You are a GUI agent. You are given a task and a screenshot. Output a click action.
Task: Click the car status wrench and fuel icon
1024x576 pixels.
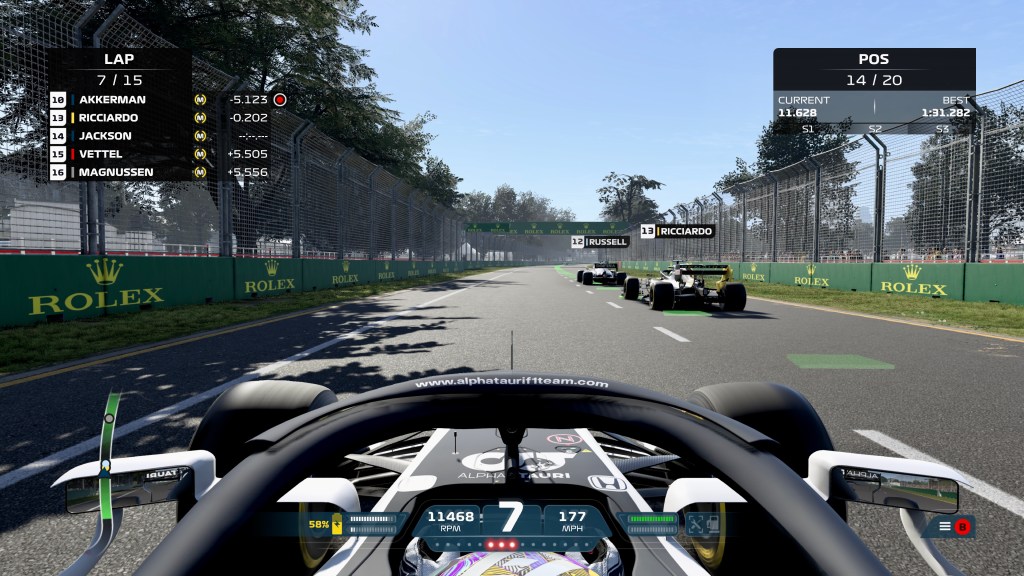(700, 523)
